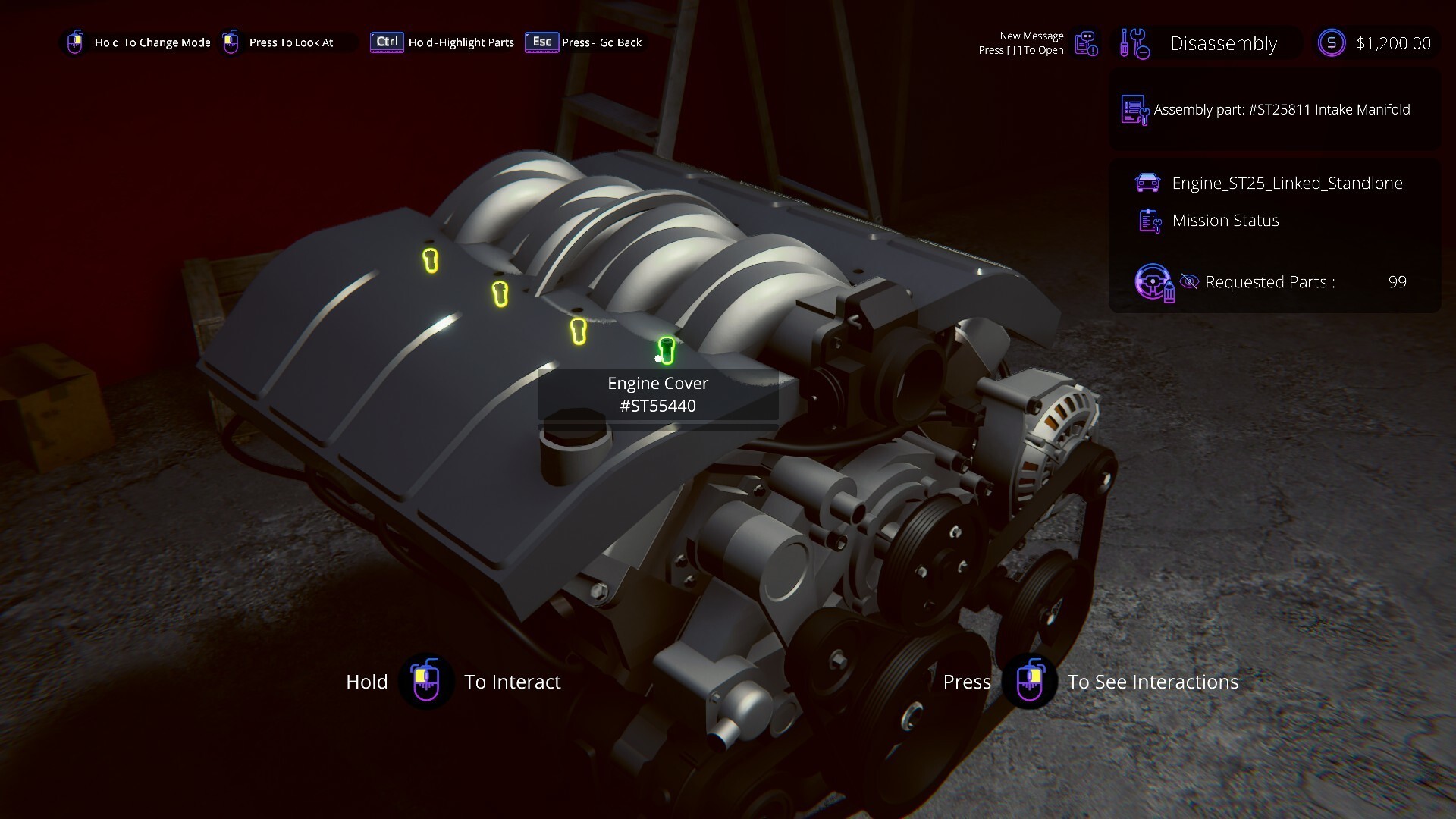The height and width of the screenshot is (819, 1456).
Task: Toggle the Requested Parts eye icon
Action: (x=1189, y=282)
